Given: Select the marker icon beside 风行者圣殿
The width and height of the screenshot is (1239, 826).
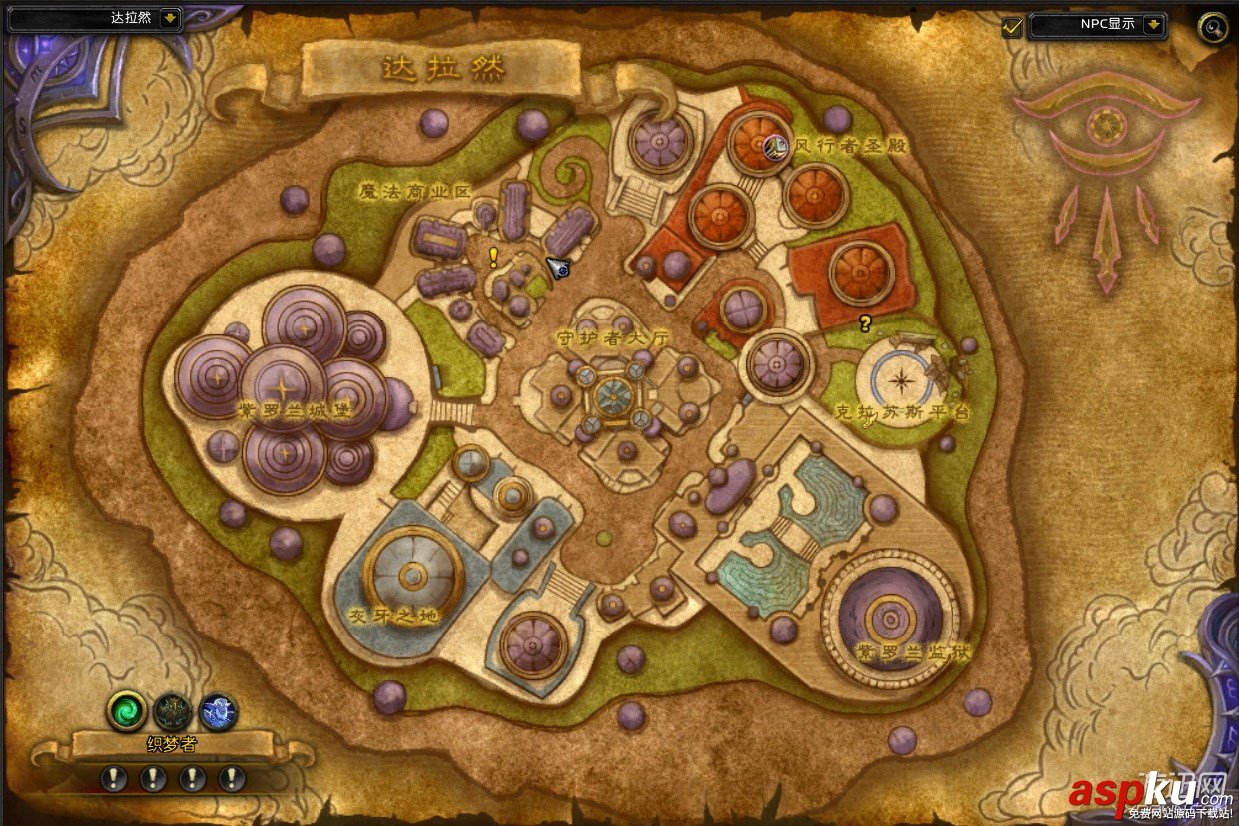Looking at the screenshot, I should tap(776, 148).
